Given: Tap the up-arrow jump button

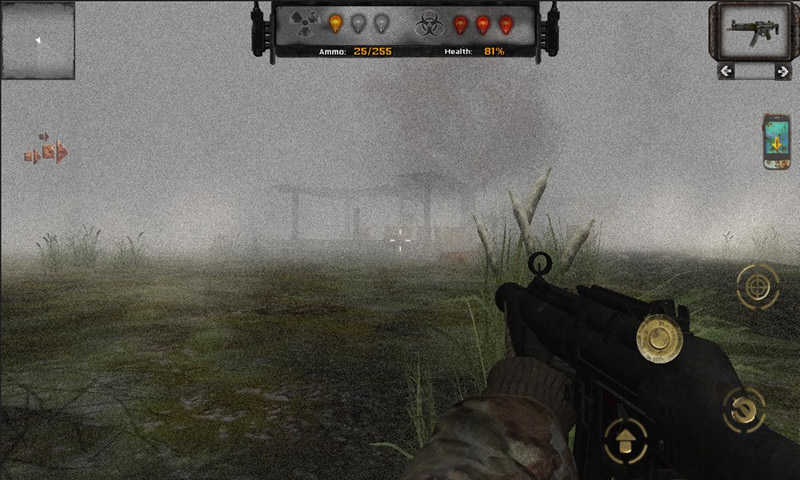Looking at the screenshot, I should [626, 440].
